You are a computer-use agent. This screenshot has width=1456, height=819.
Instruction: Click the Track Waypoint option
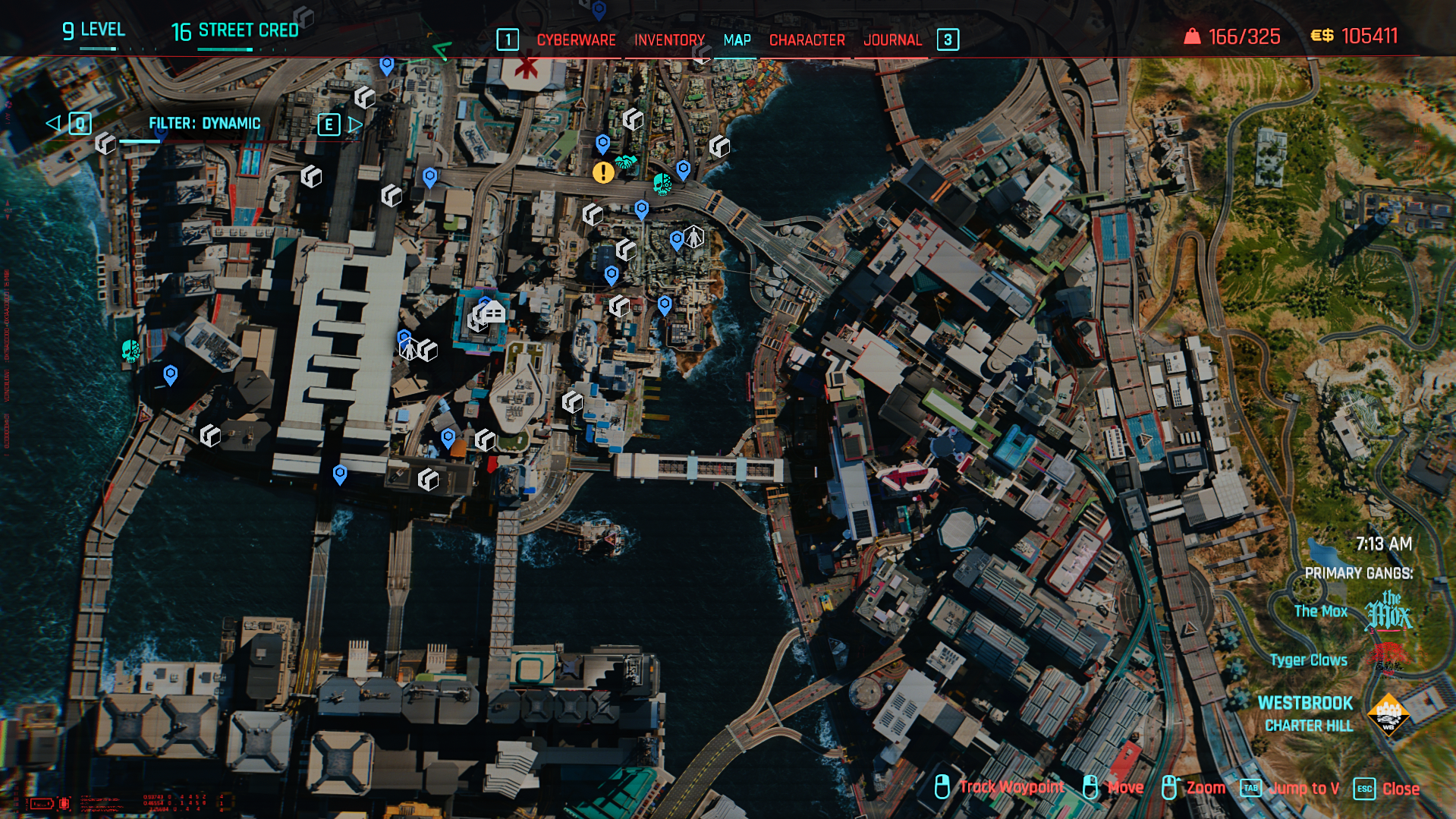click(1011, 787)
